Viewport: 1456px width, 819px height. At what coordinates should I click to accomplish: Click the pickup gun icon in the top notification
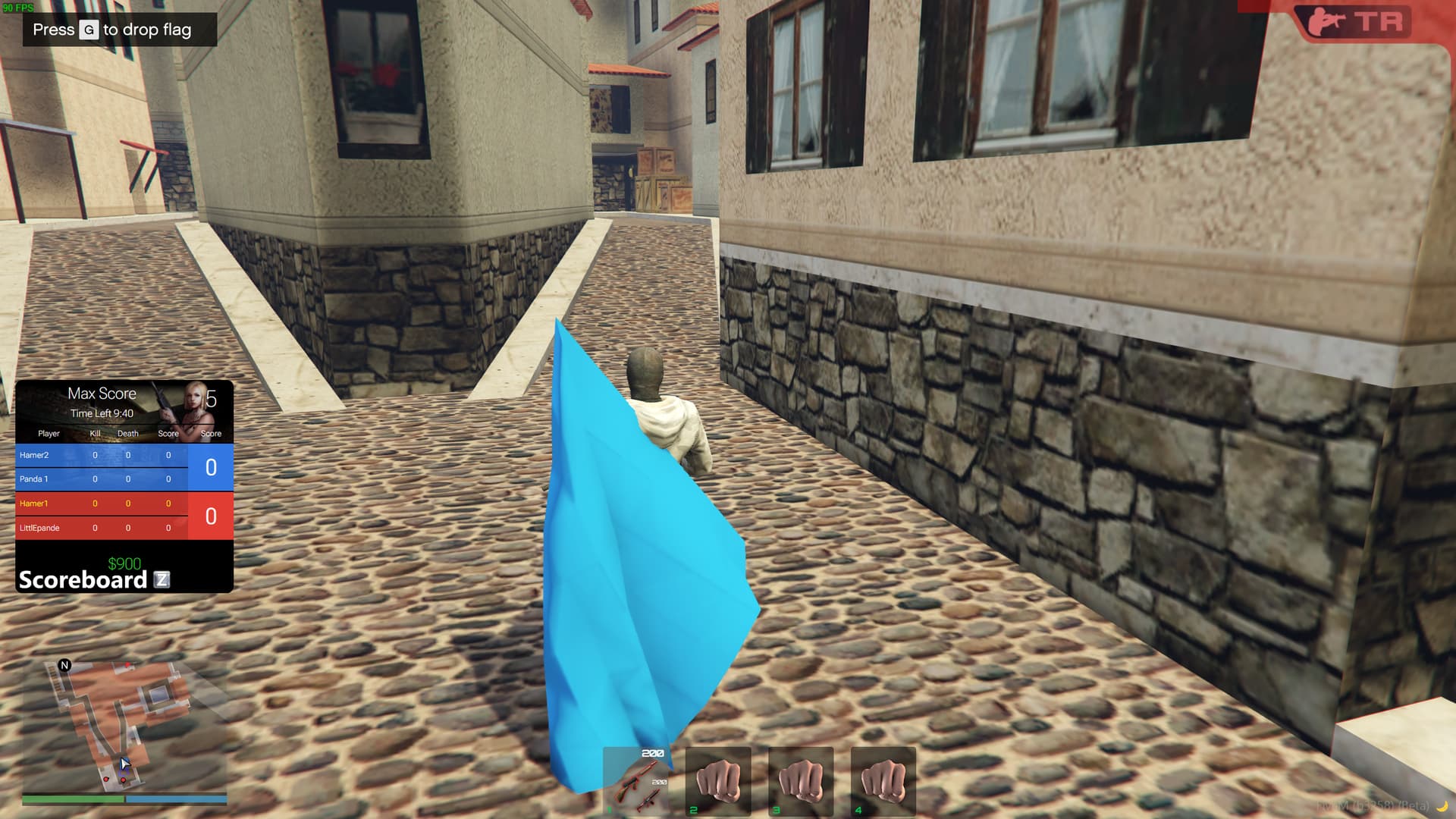click(1325, 20)
